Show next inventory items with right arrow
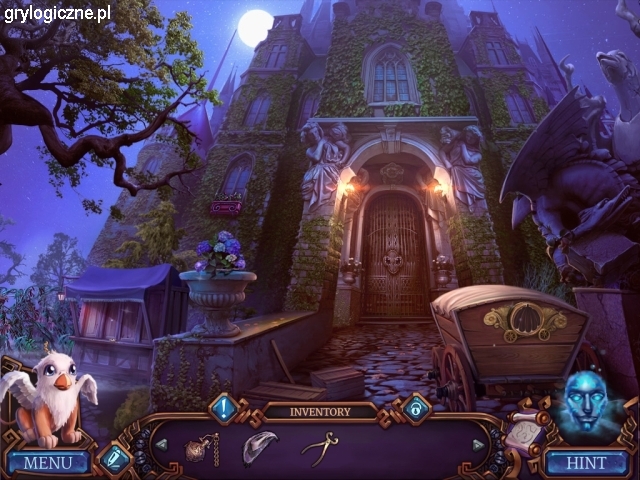The height and width of the screenshot is (480, 640). tap(478, 444)
